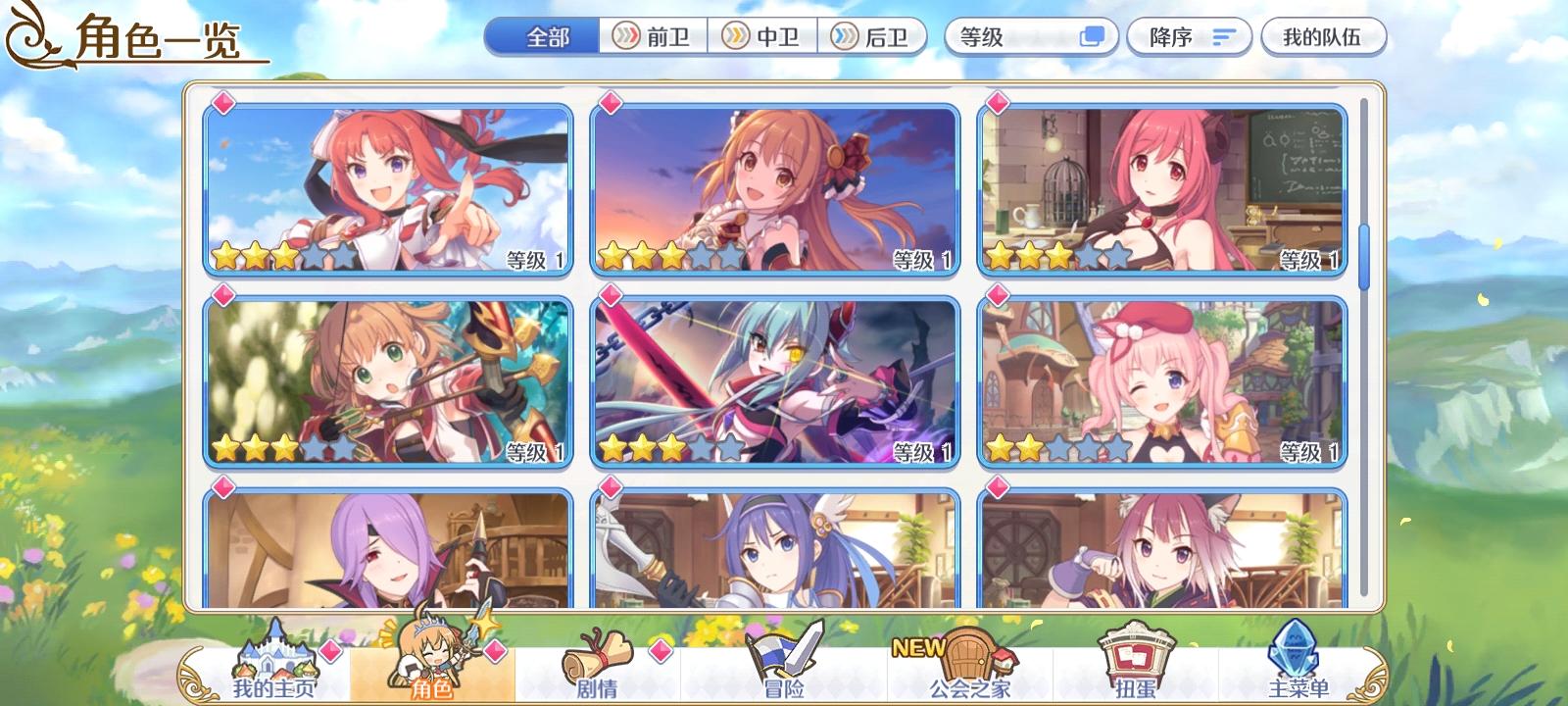Select the red-haired character's portrait card
The width and height of the screenshot is (1568, 706).
(388, 190)
